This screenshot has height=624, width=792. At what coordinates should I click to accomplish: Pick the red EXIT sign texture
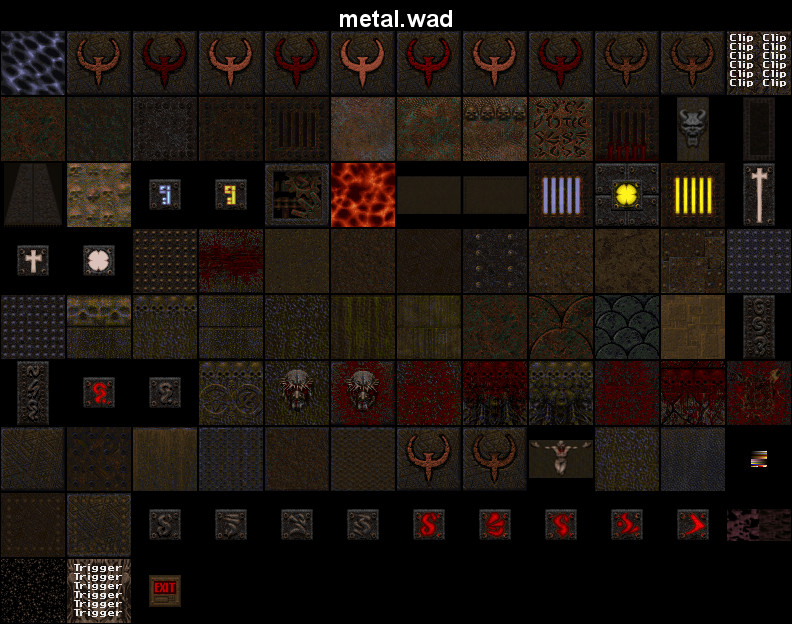[x=165, y=590]
